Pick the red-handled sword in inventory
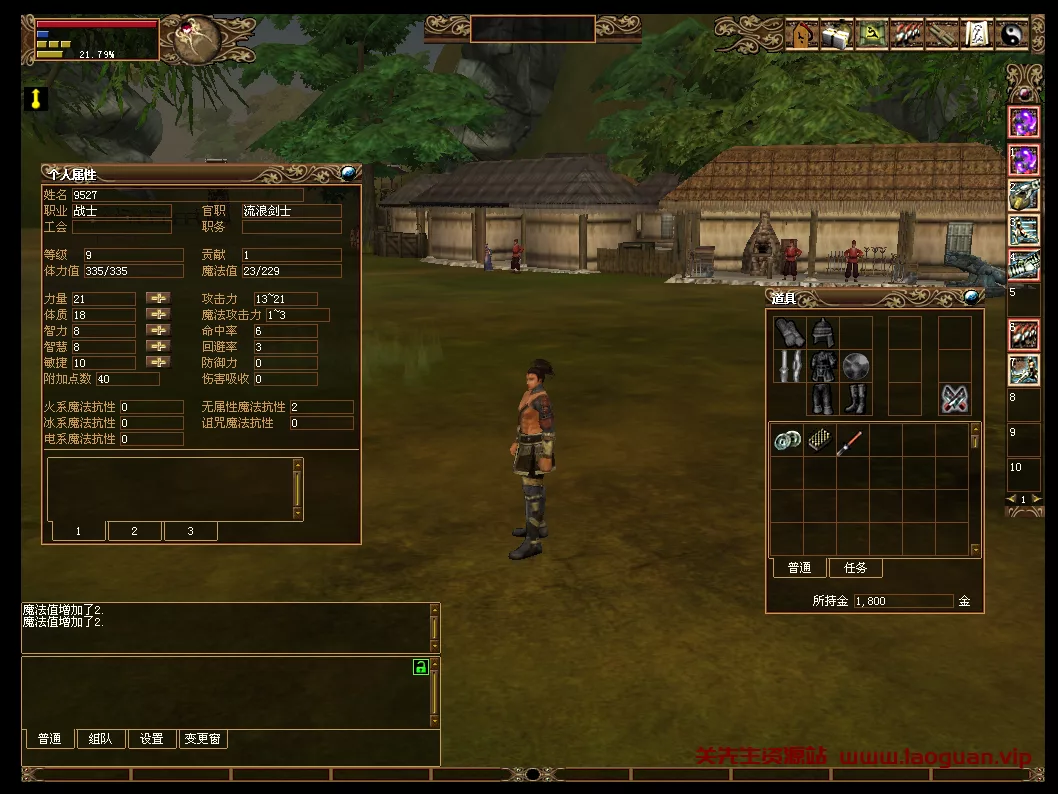 coord(851,440)
